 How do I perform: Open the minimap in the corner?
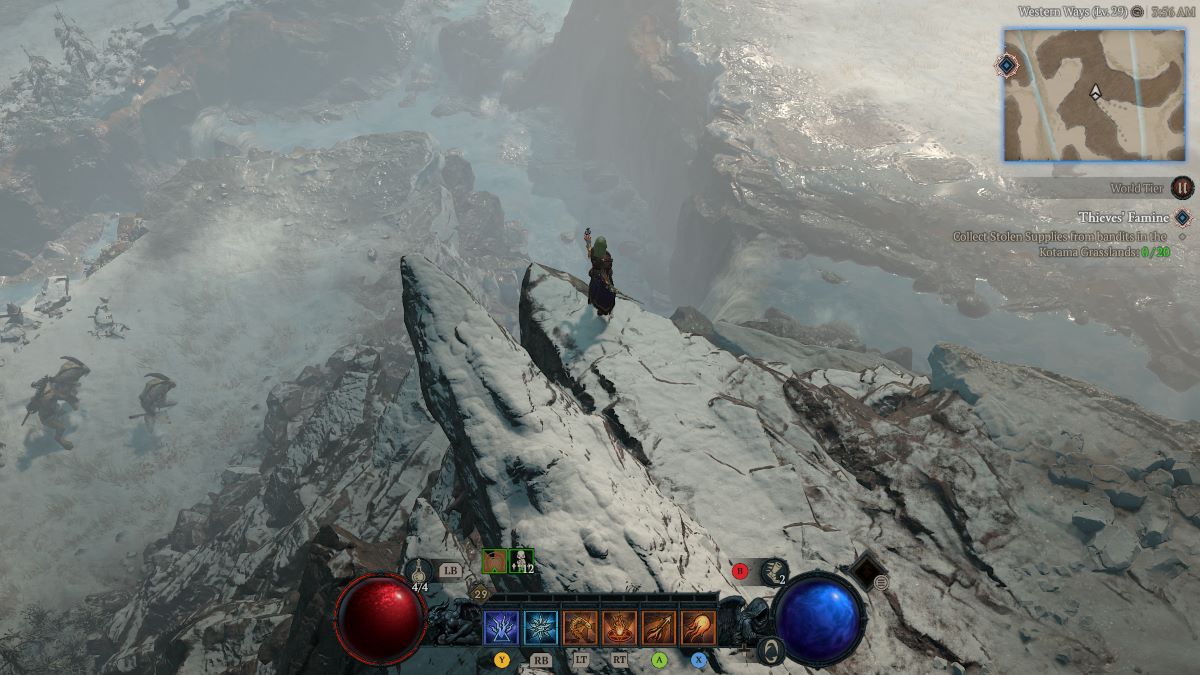tap(1094, 95)
